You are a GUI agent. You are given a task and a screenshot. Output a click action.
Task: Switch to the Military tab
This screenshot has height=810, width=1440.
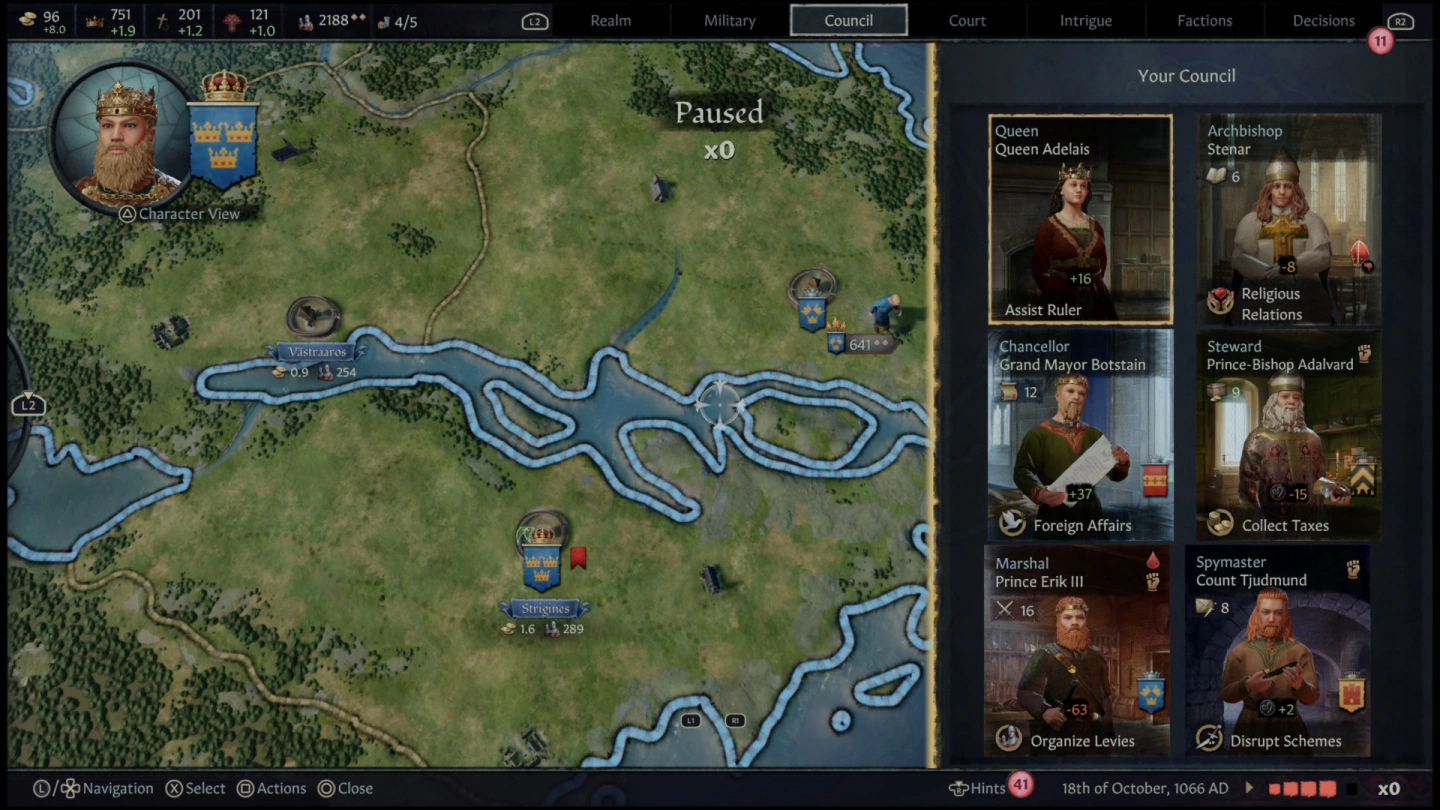click(x=729, y=19)
